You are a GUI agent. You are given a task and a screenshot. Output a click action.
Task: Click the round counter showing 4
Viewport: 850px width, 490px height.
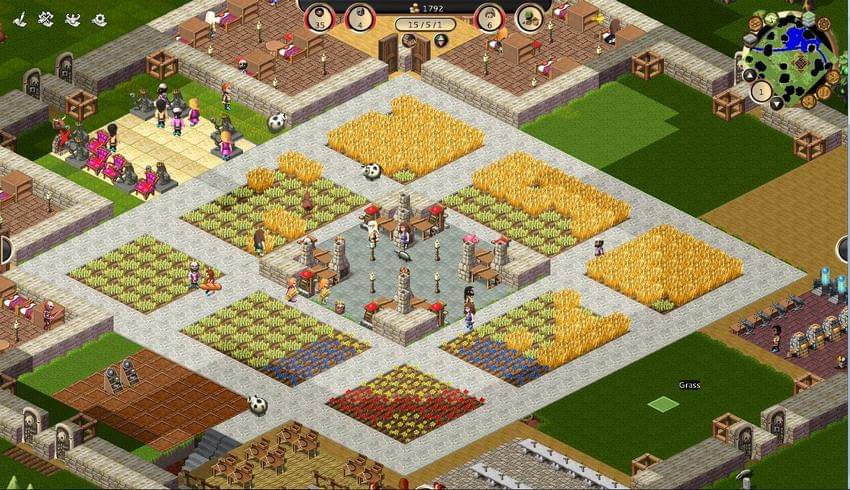(360, 18)
